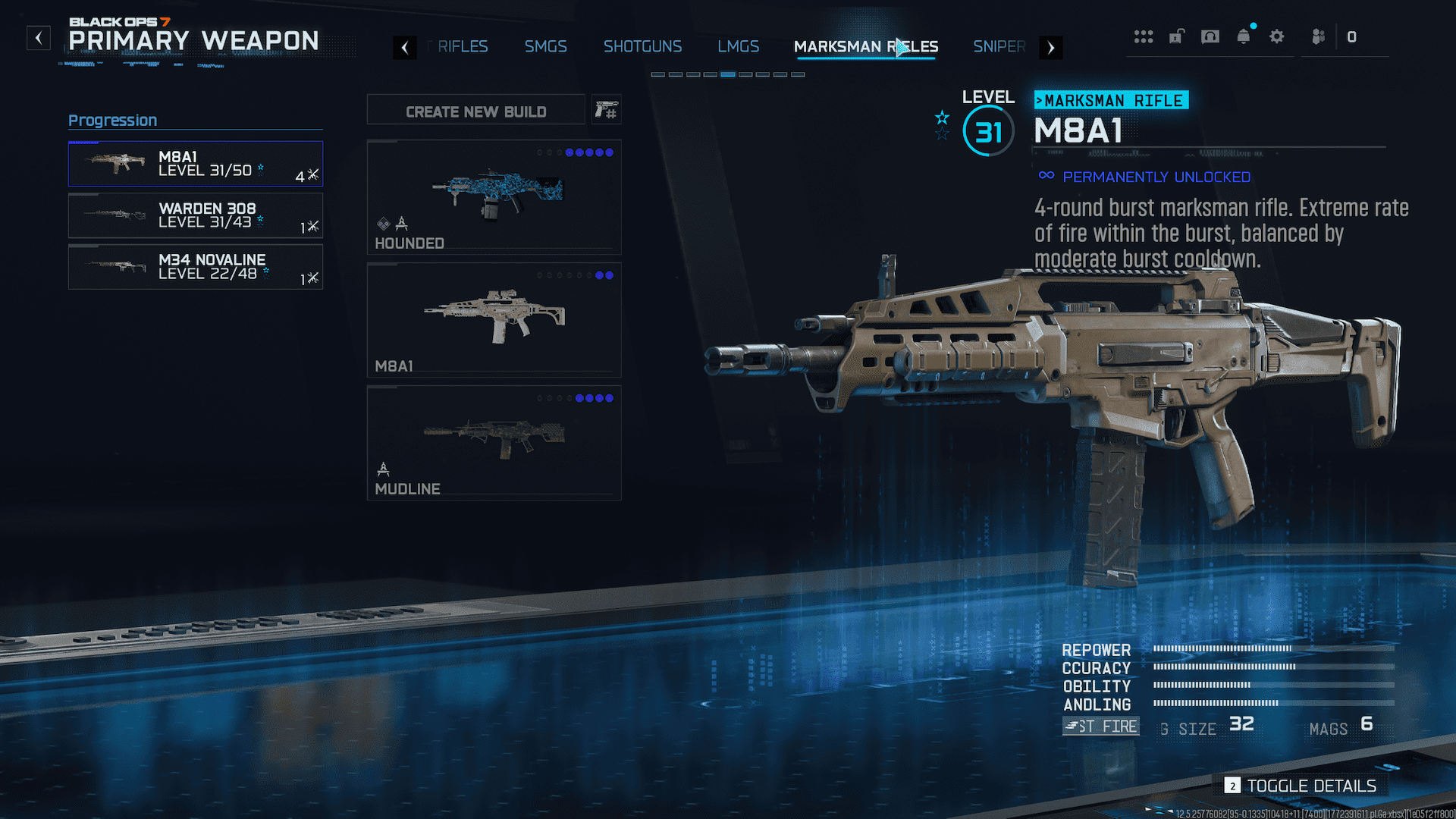Open the grid menu icon
Viewport: 1456px width, 819px height.
point(1143,36)
